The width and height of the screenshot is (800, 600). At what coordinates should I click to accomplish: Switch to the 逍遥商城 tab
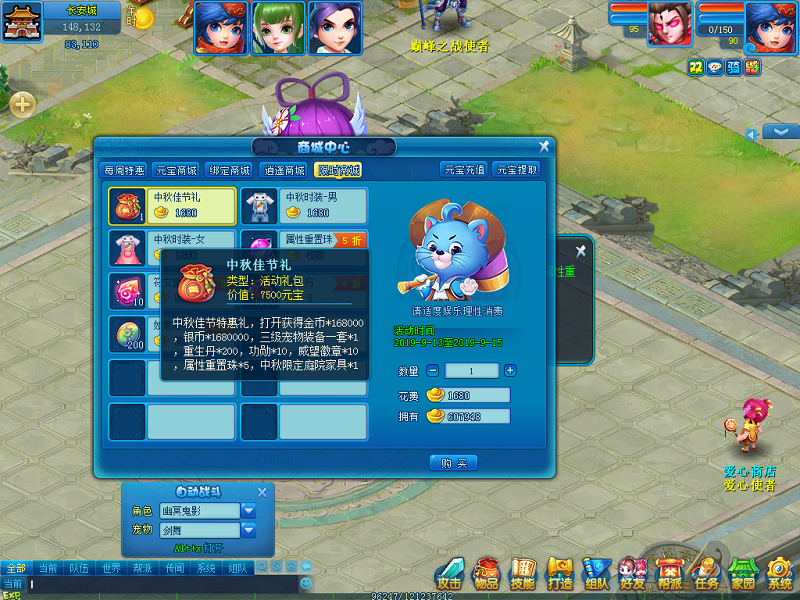(x=284, y=170)
